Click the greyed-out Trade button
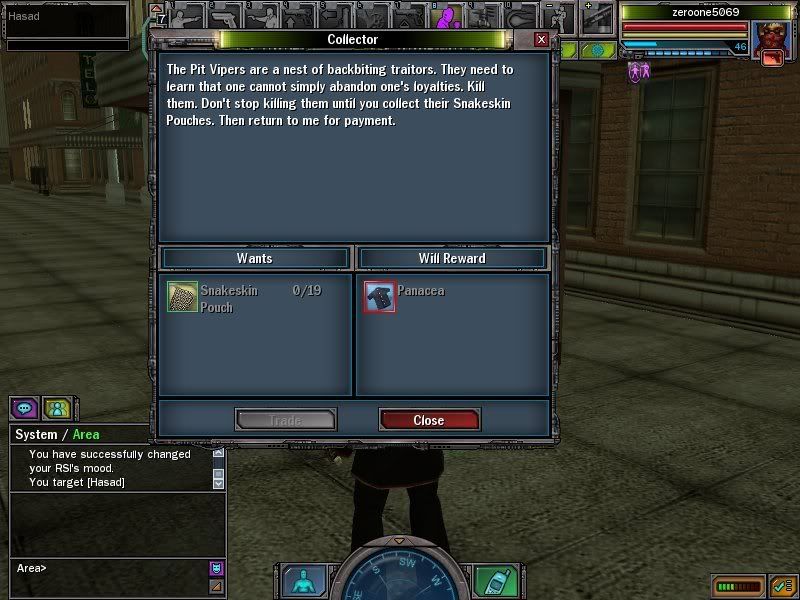Screen dimensions: 800x600 [x=285, y=420]
